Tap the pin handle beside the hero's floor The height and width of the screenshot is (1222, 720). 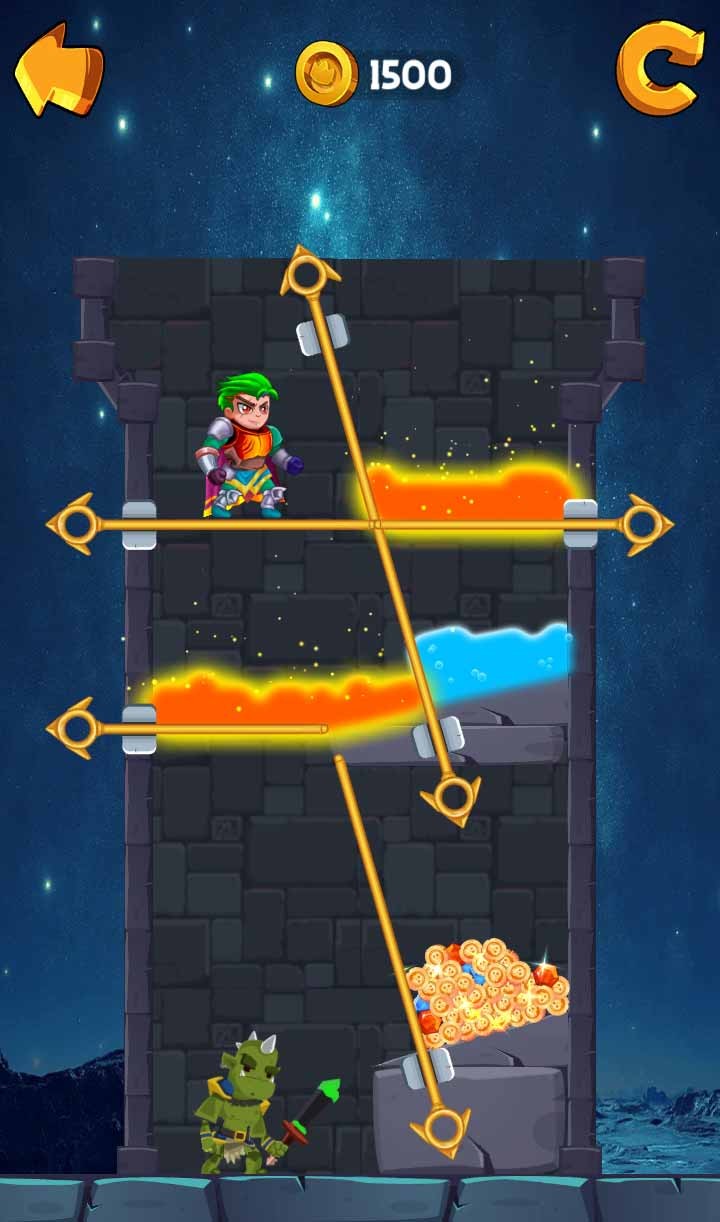tap(74, 524)
